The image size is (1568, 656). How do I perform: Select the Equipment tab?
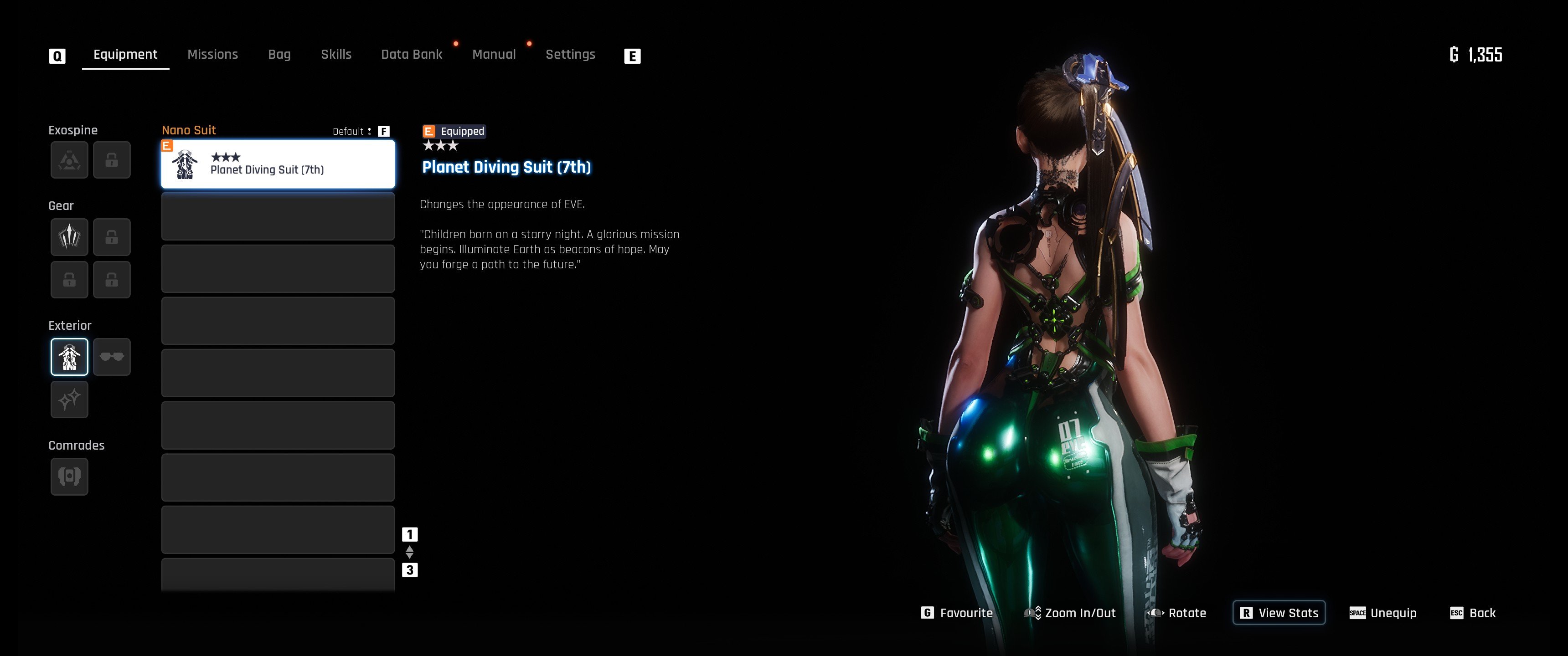tap(125, 54)
